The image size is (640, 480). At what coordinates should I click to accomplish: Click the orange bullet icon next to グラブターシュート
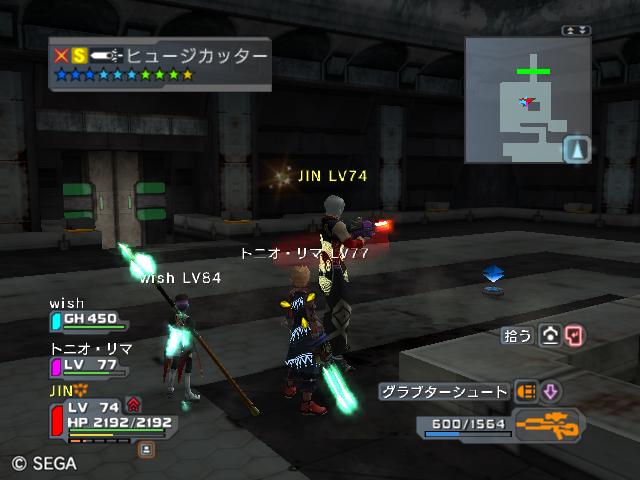pos(526,391)
